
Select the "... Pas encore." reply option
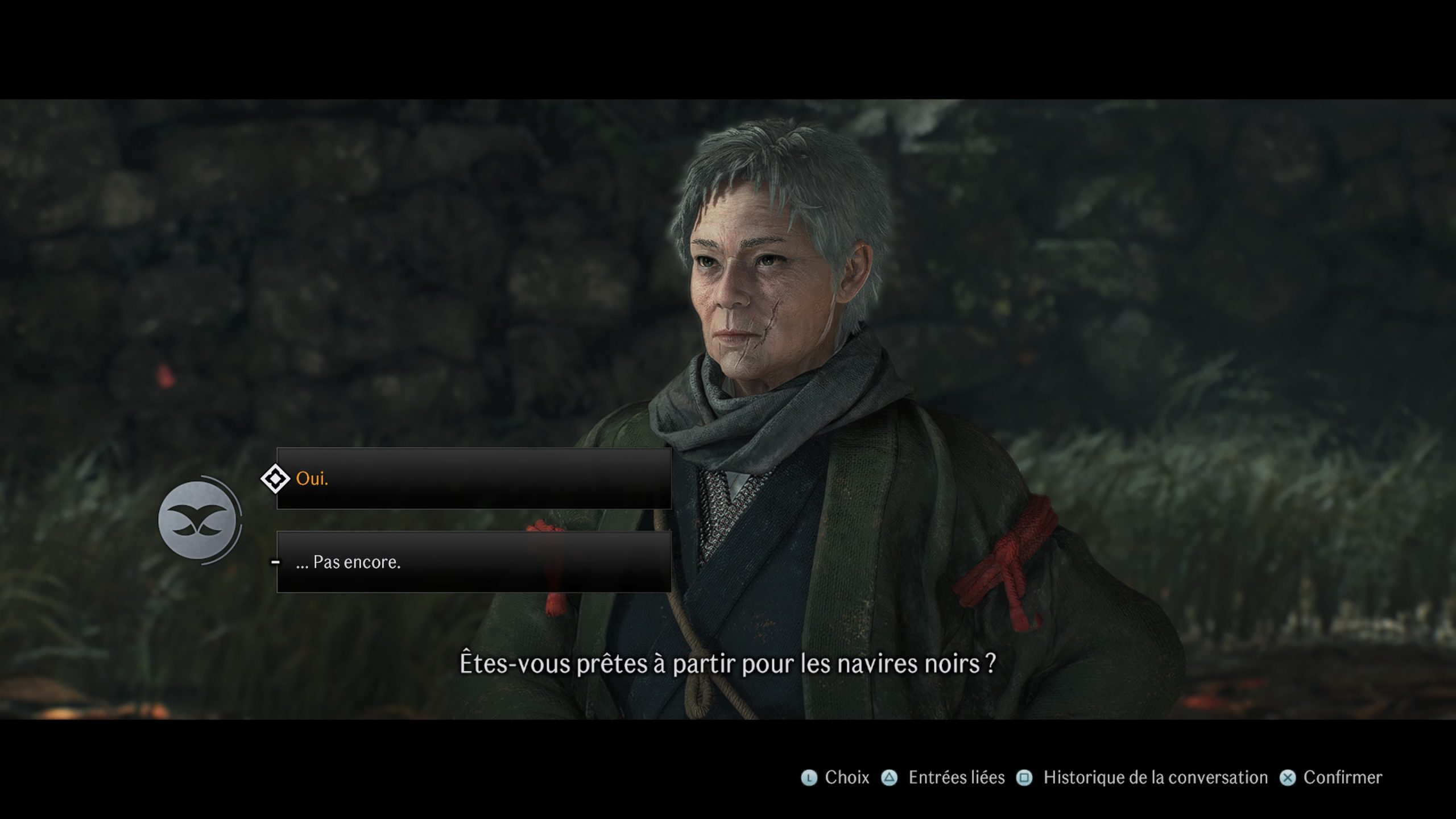pyautogui.click(x=473, y=562)
